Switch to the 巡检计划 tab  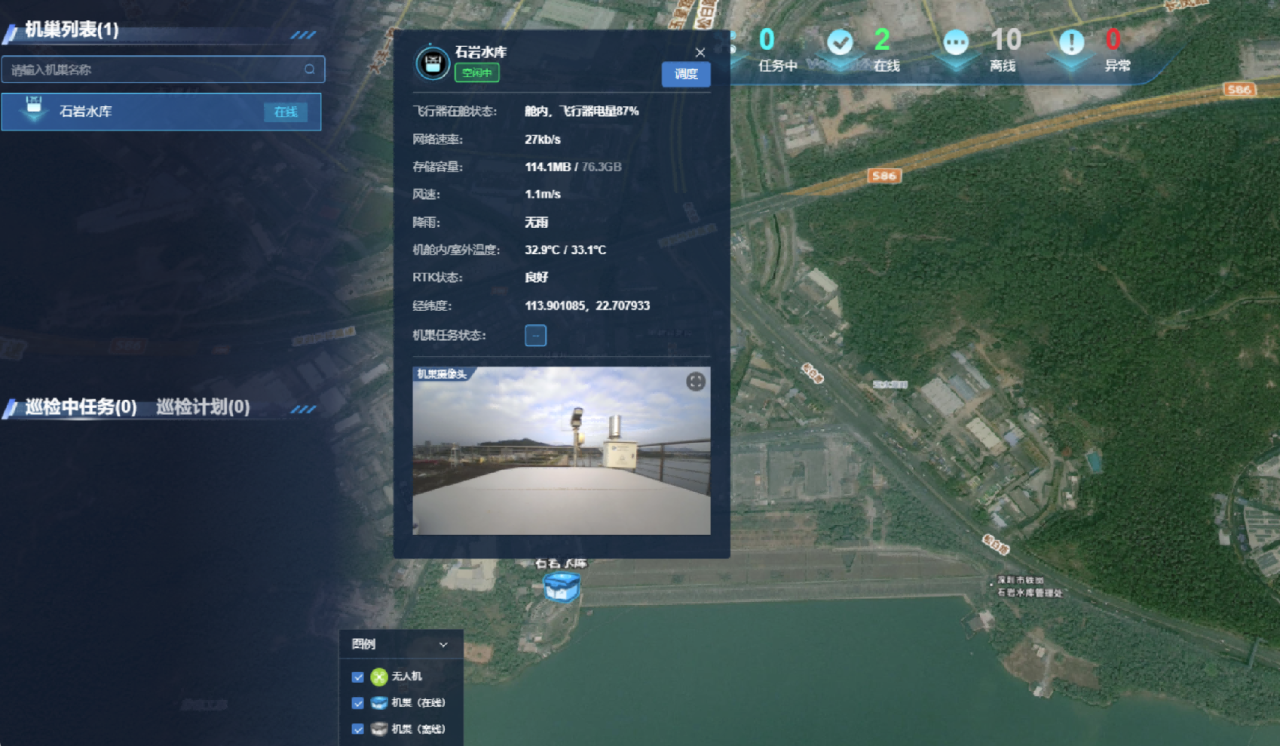(203, 407)
